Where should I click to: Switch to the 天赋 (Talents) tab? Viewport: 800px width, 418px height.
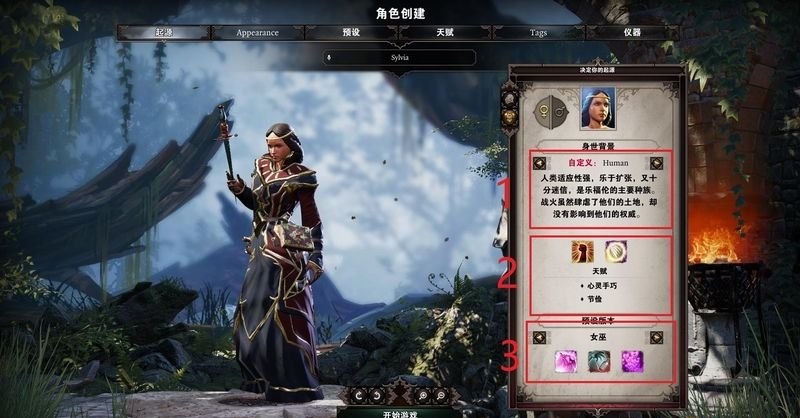click(x=444, y=32)
